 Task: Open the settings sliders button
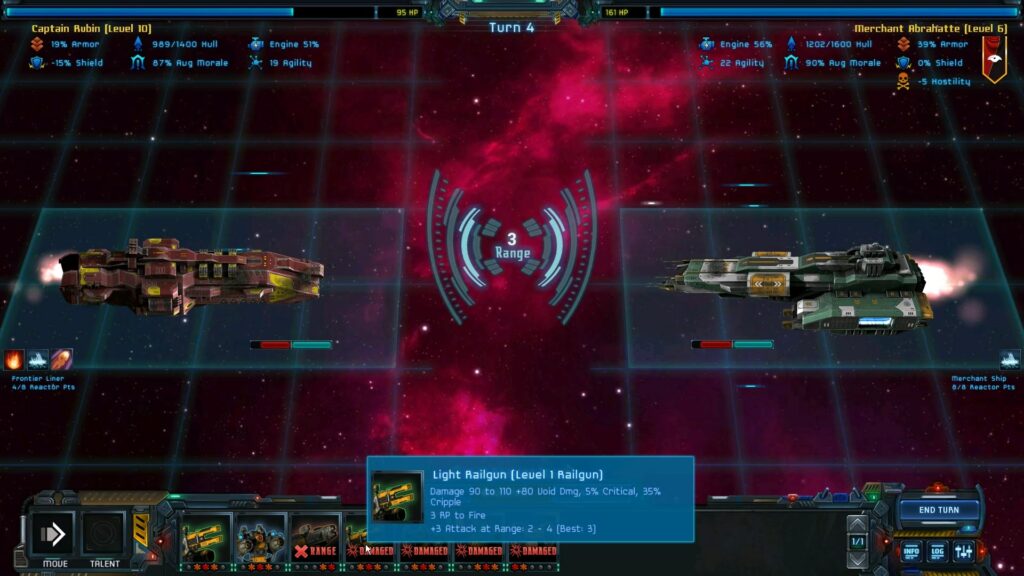[x=964, y=551]
